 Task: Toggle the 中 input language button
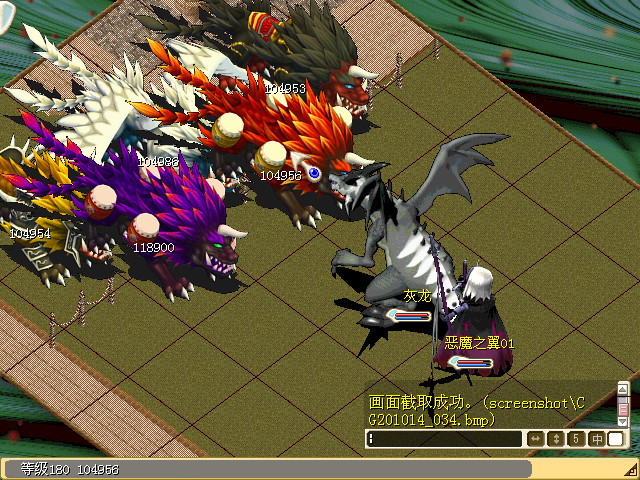596,439
